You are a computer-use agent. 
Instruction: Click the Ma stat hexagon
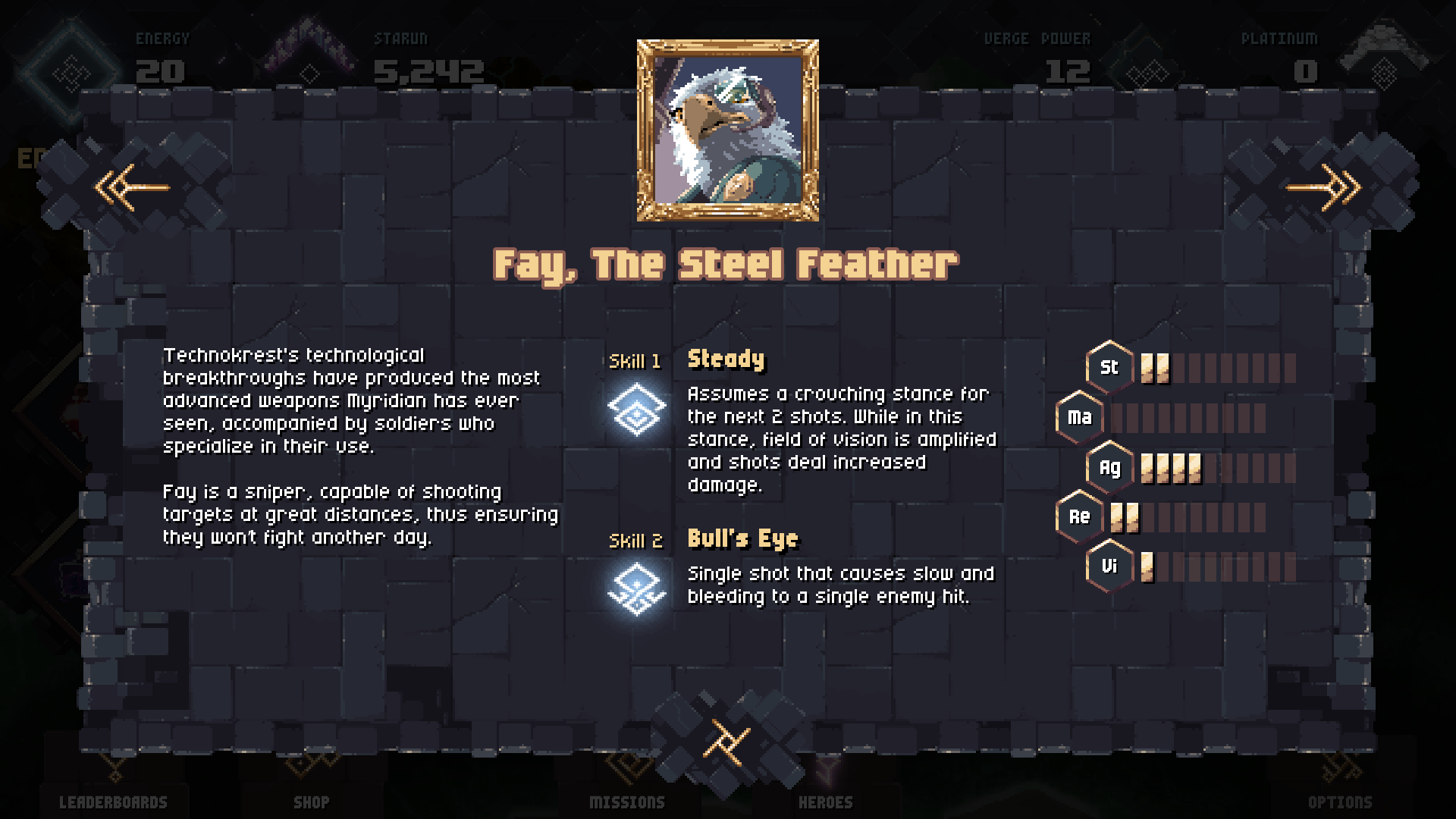tap(1079, 417)
